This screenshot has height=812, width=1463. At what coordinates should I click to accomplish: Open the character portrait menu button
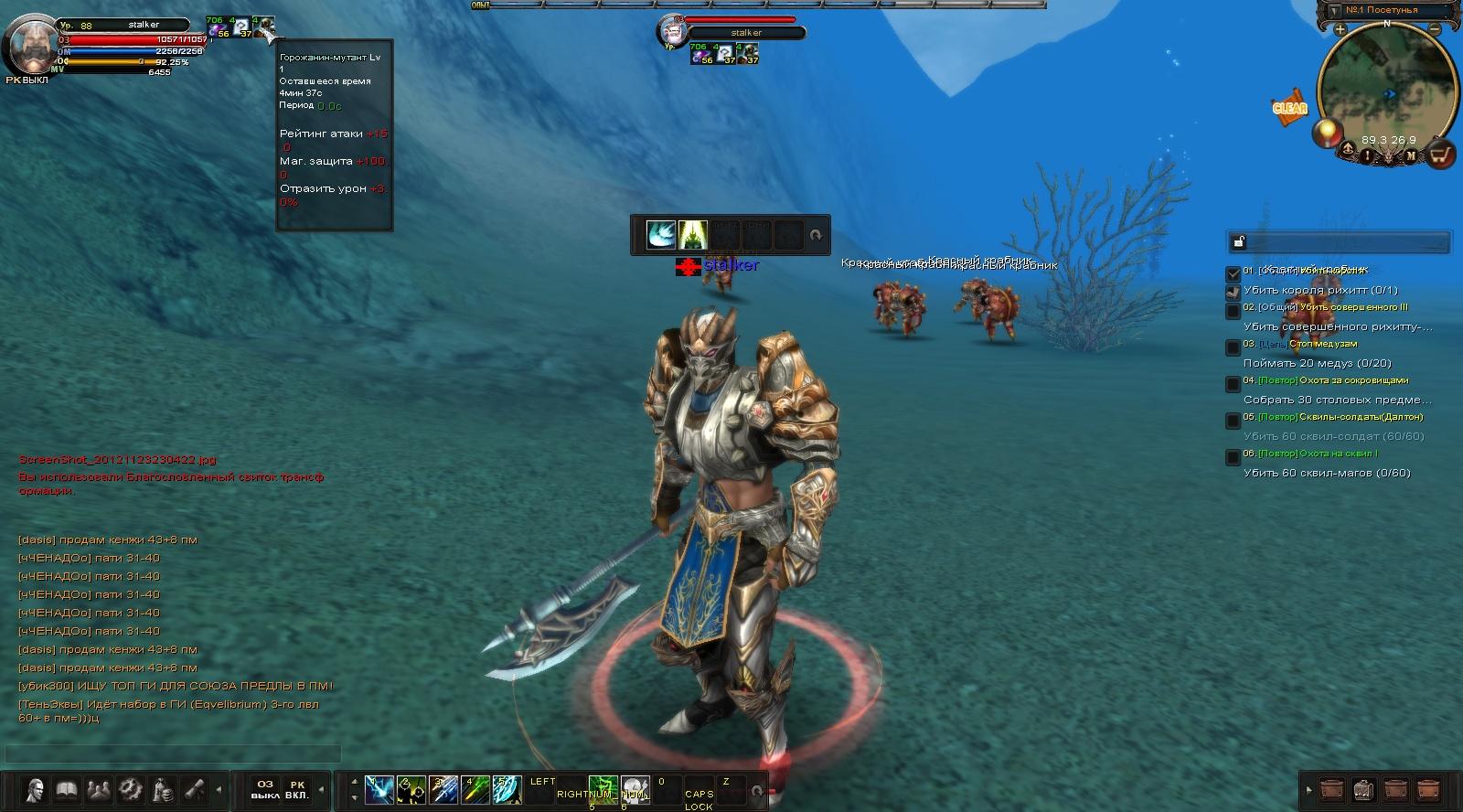(35, 789)
